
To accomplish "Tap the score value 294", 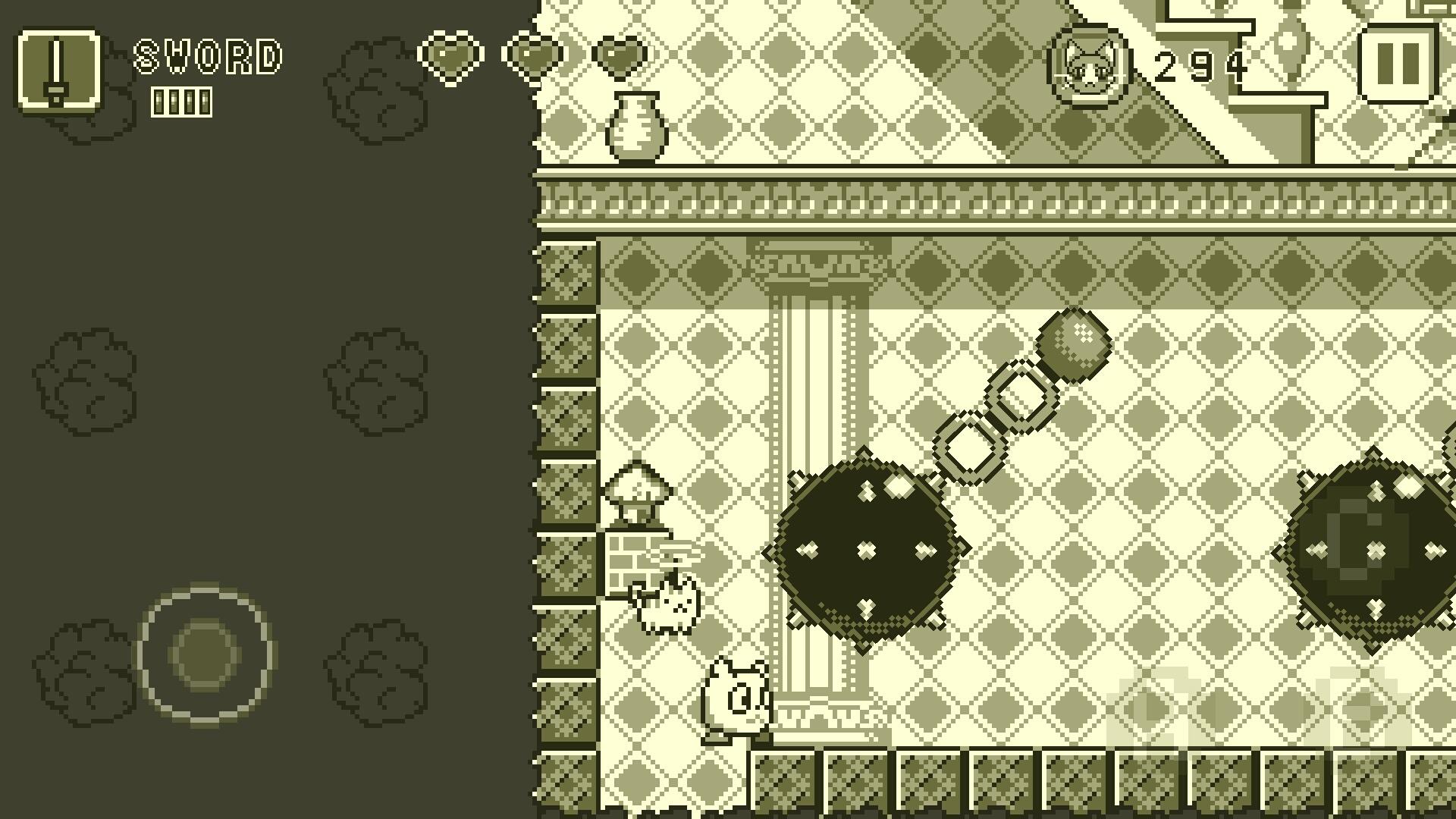I will pyautogui.click(x=1198, y=67).
